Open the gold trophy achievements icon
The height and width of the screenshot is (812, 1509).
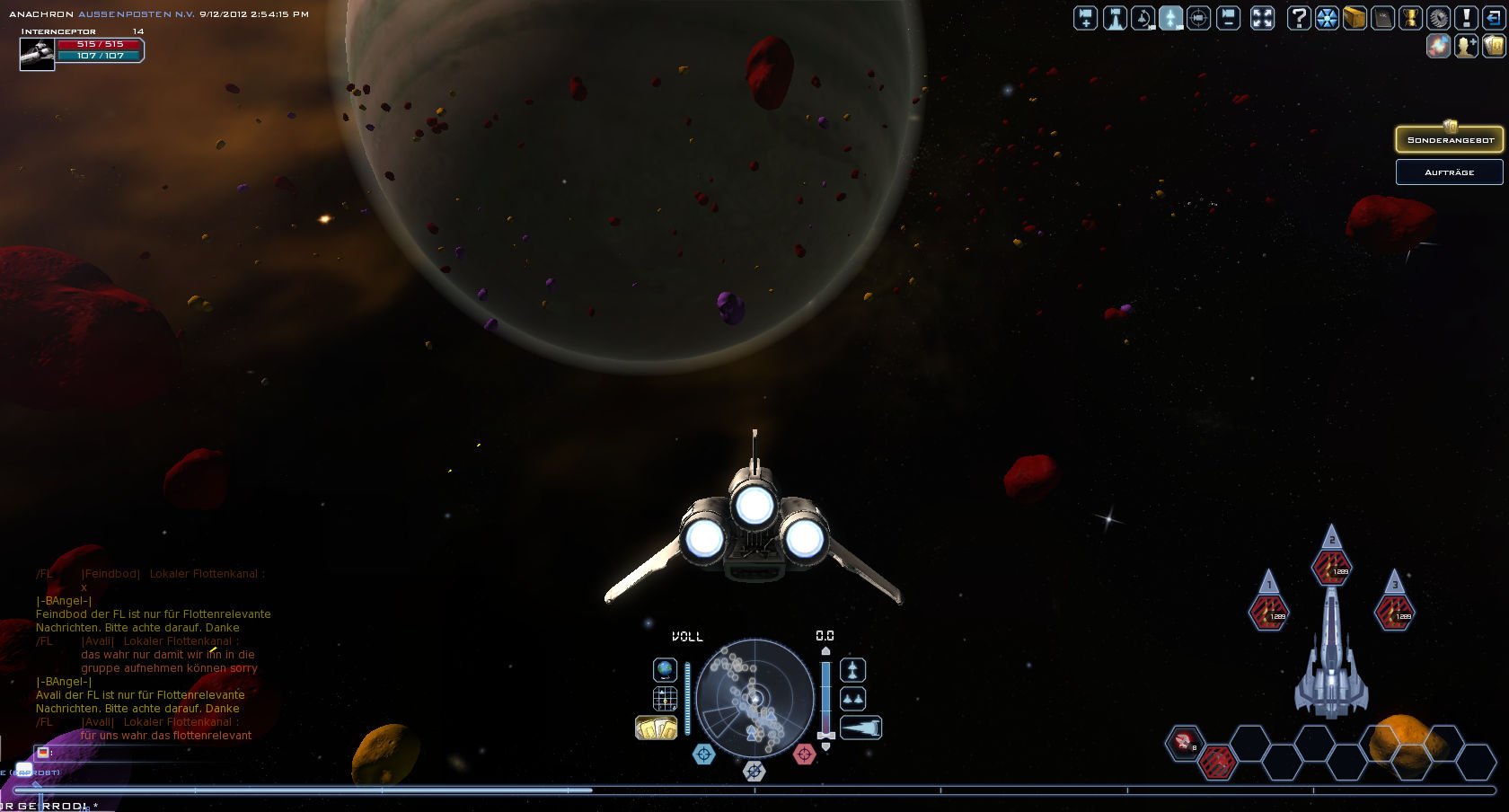pyautogui.click(x=1410, y=18)
